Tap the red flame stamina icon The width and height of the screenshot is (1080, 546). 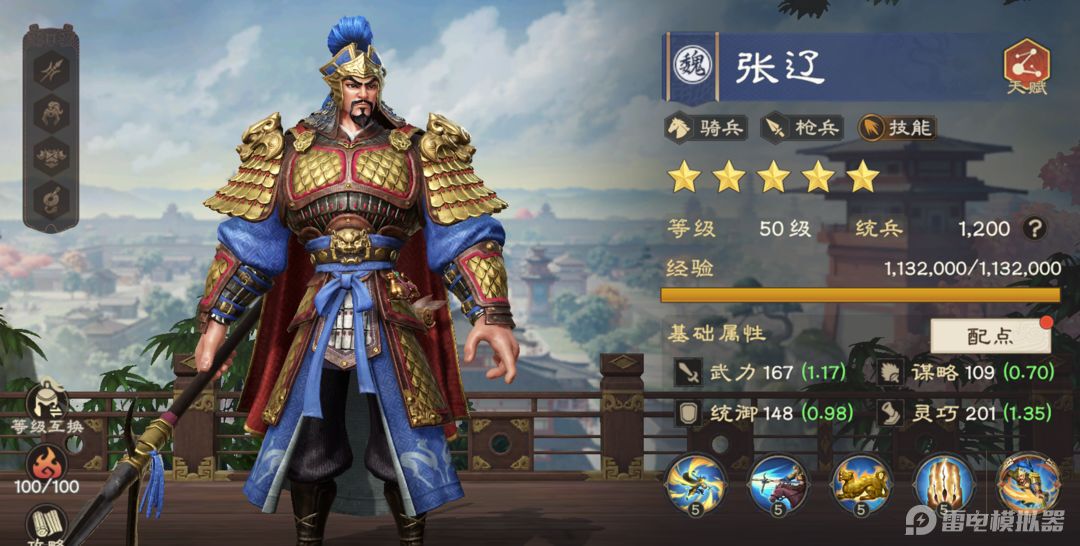point(46,465)
